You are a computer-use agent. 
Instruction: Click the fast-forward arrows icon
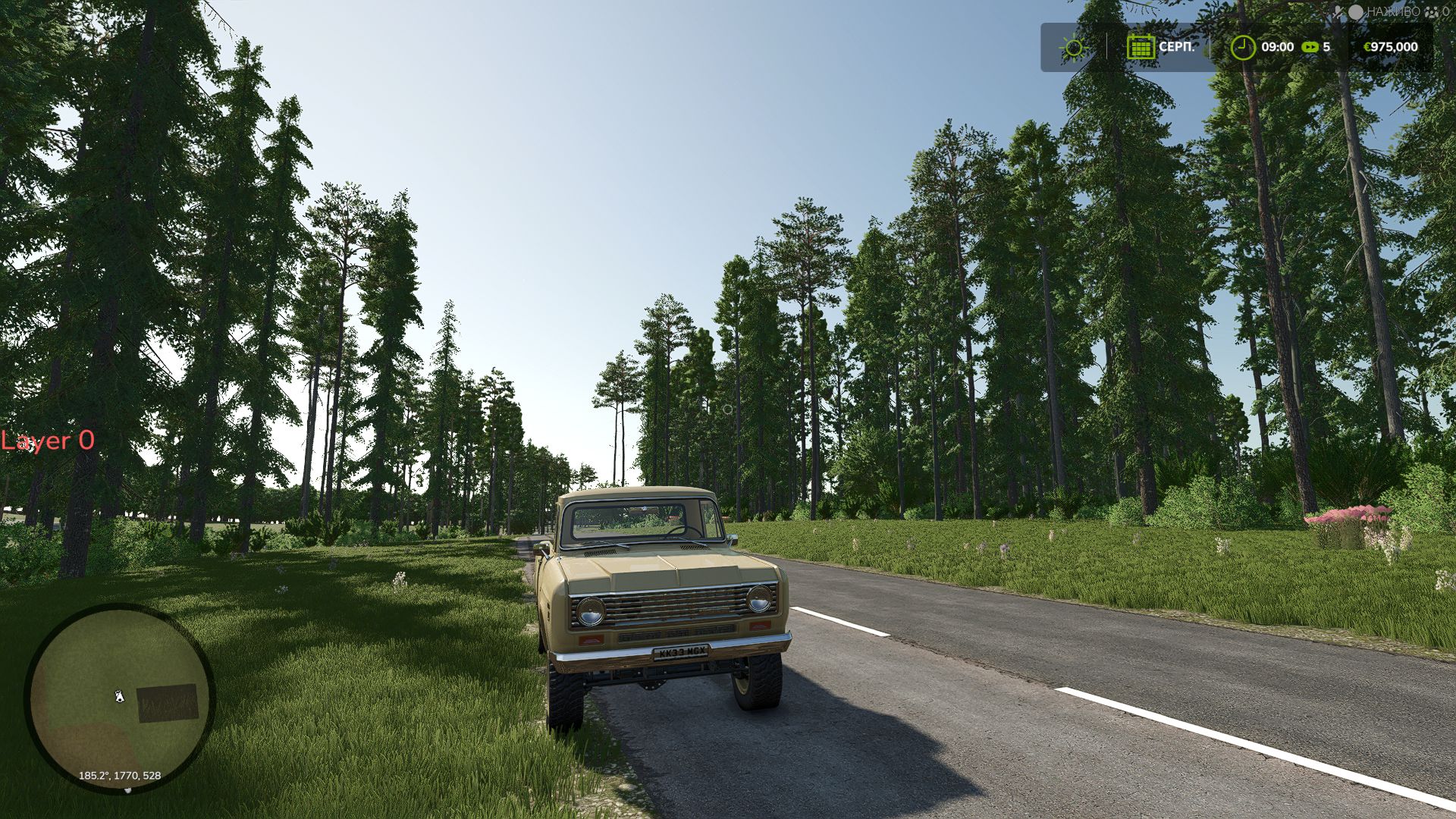click(1310, 47)
